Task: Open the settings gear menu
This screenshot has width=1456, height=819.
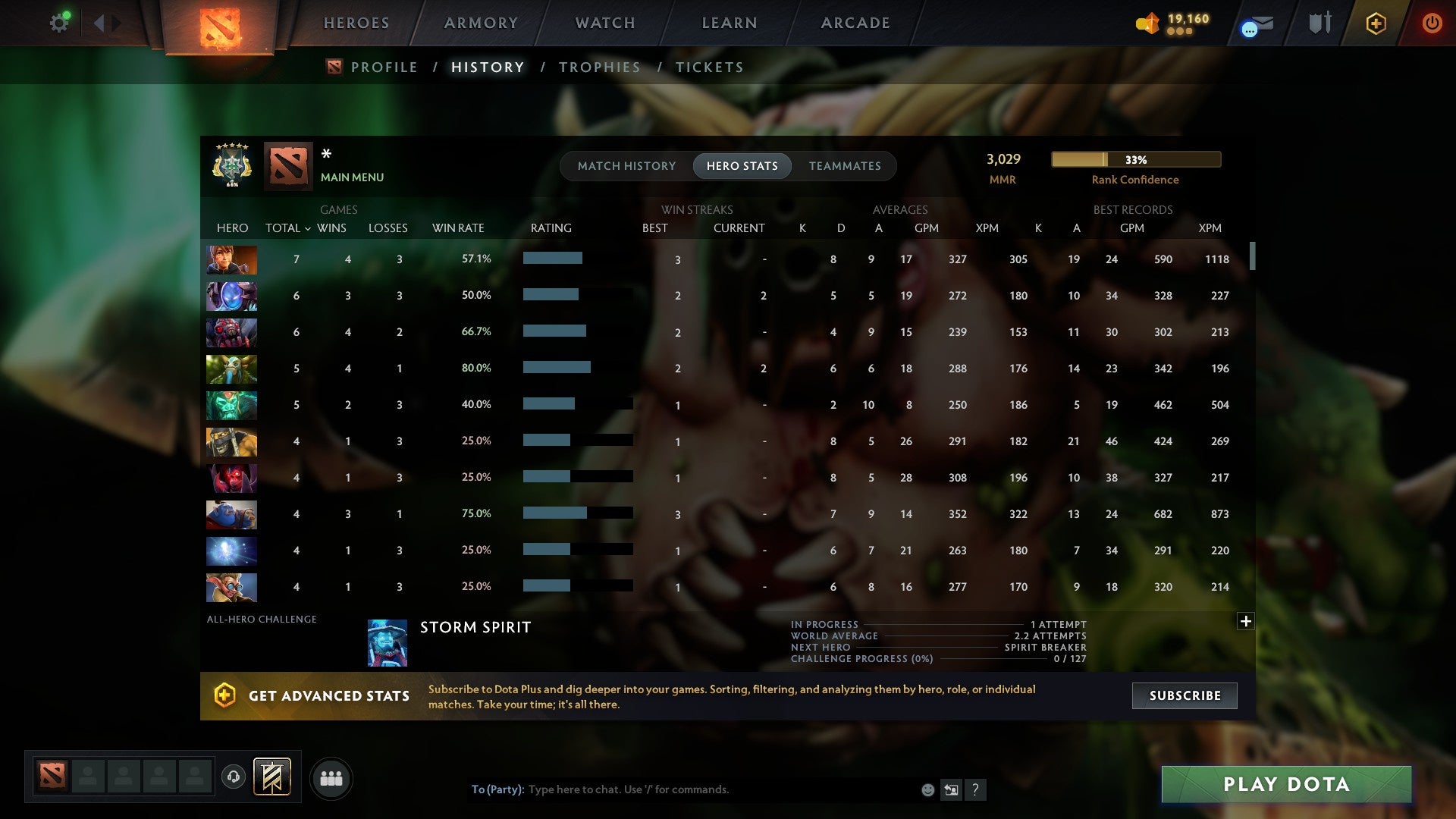Action: coord(59,22)
